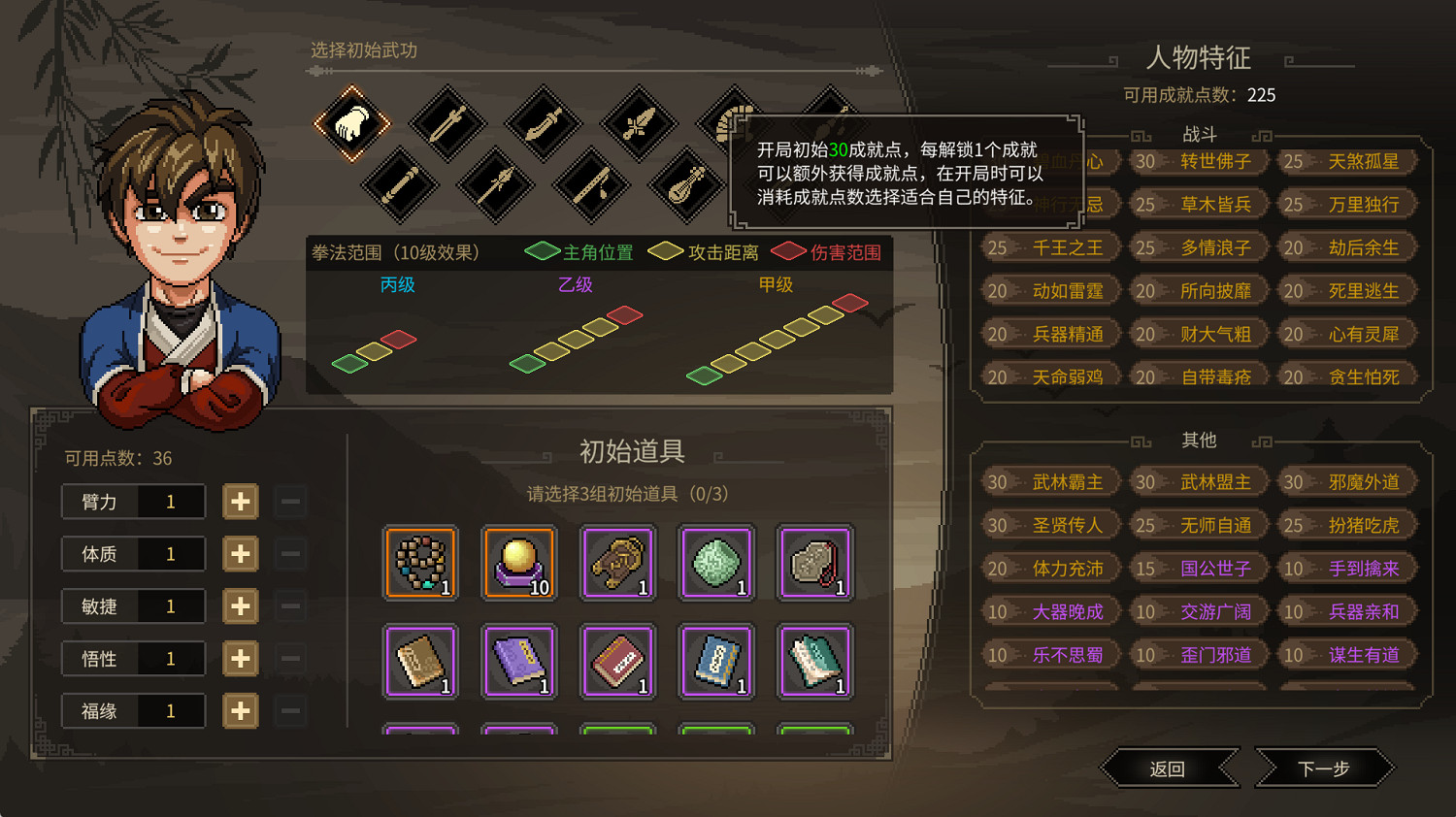
Task: Pick the saber martial arts icon
Action: pyautogui.click(x=544, y=124)
